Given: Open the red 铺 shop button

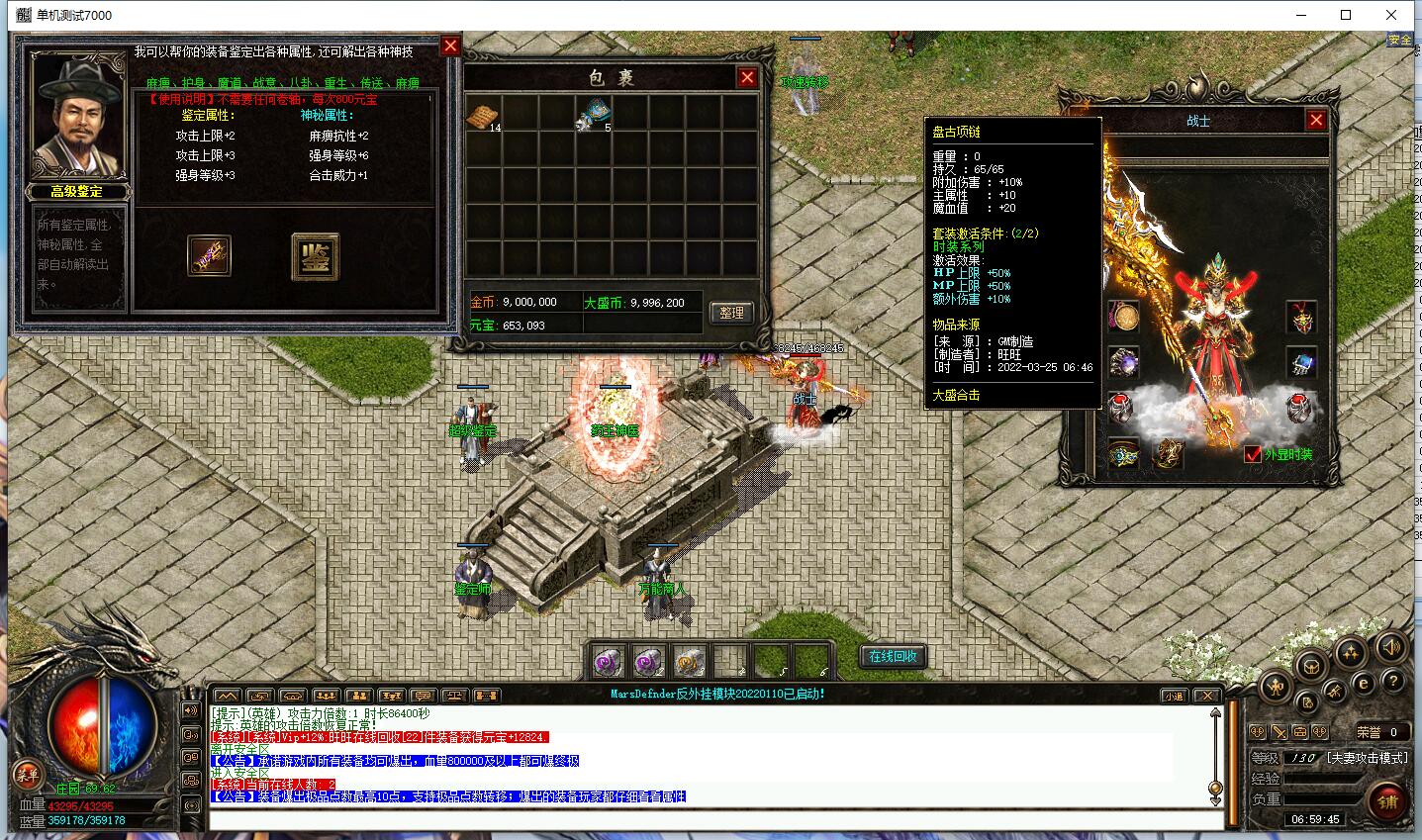Looking at the screenshot, I should (1387, 802).
